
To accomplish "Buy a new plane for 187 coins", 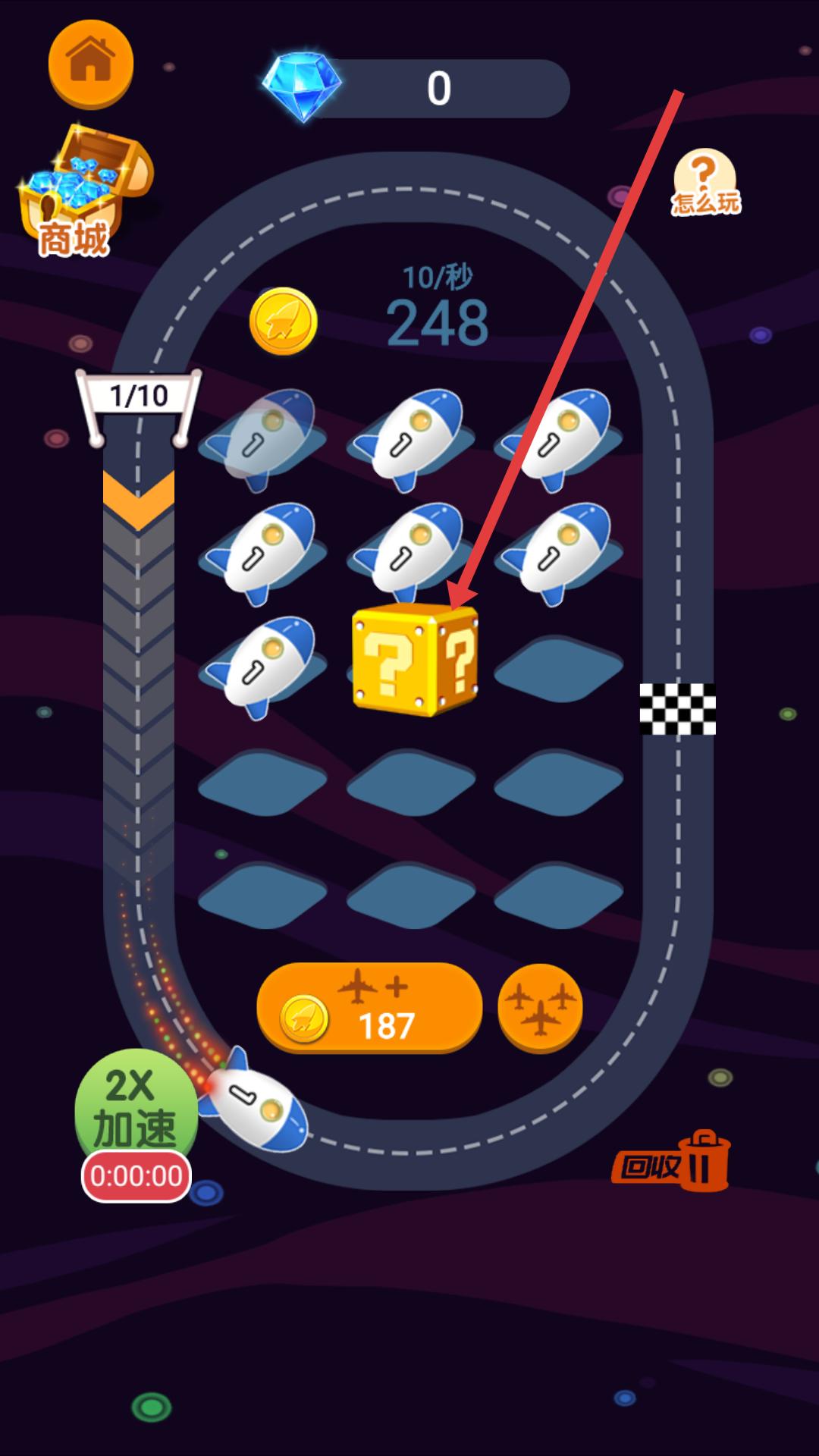I will [369, 1008].
